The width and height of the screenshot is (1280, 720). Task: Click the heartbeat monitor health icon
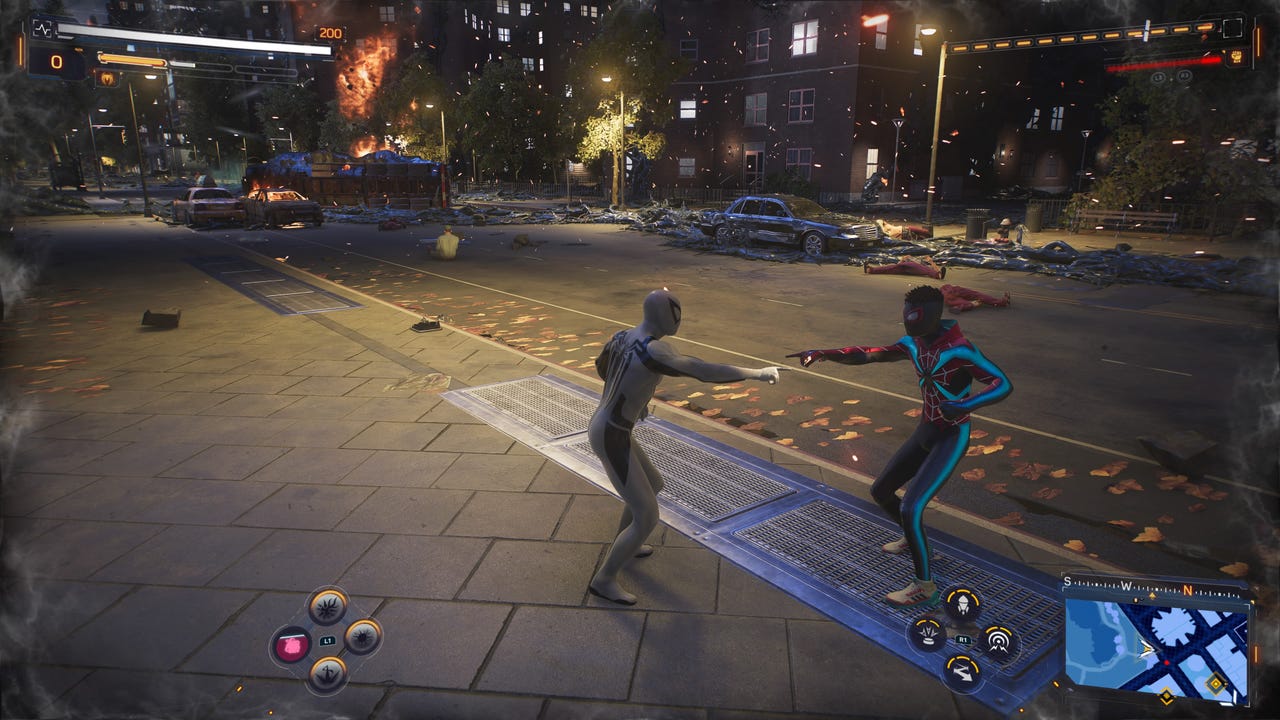coord(42,30)
